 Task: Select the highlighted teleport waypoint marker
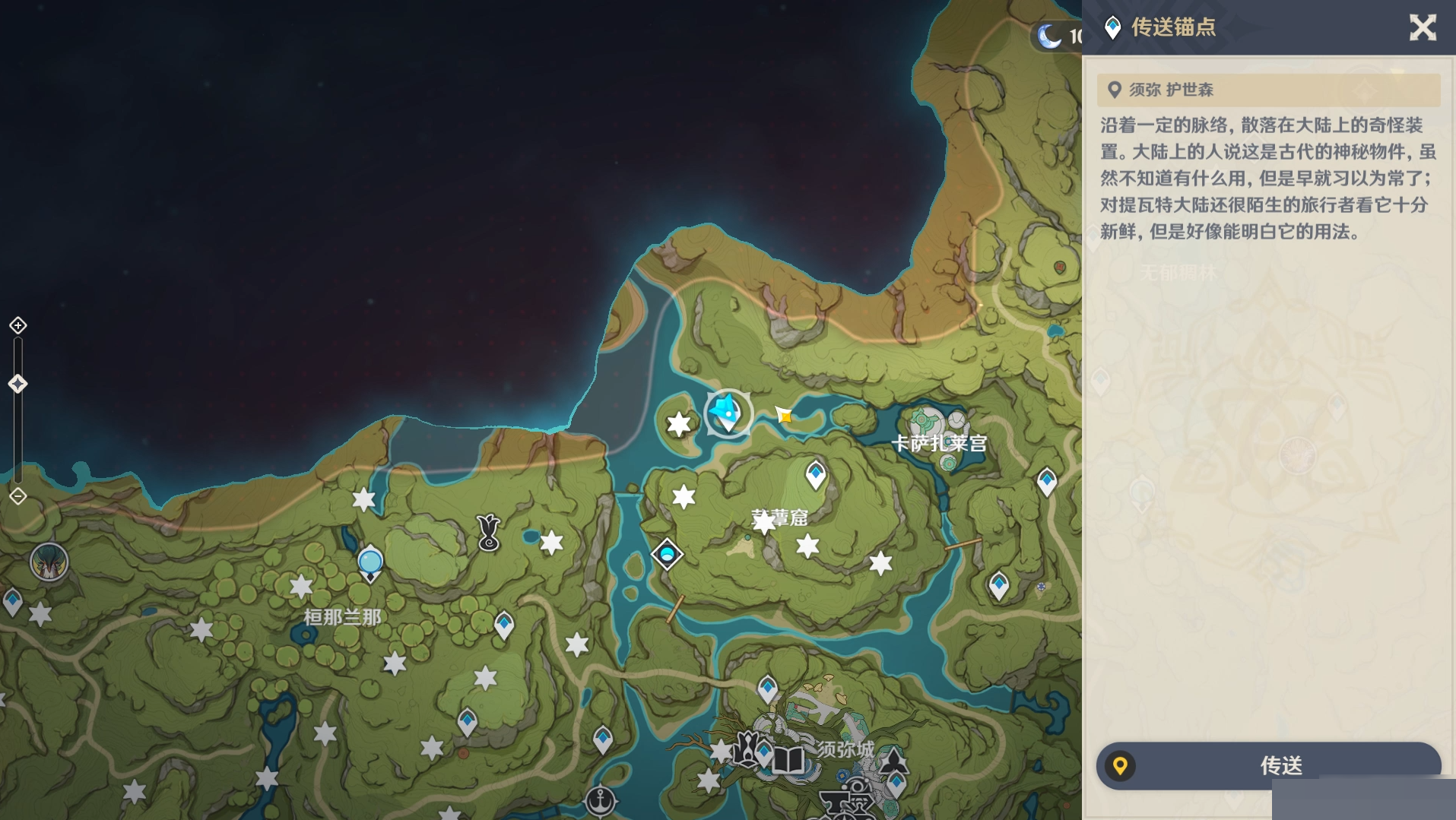click(x=728, y=413)
